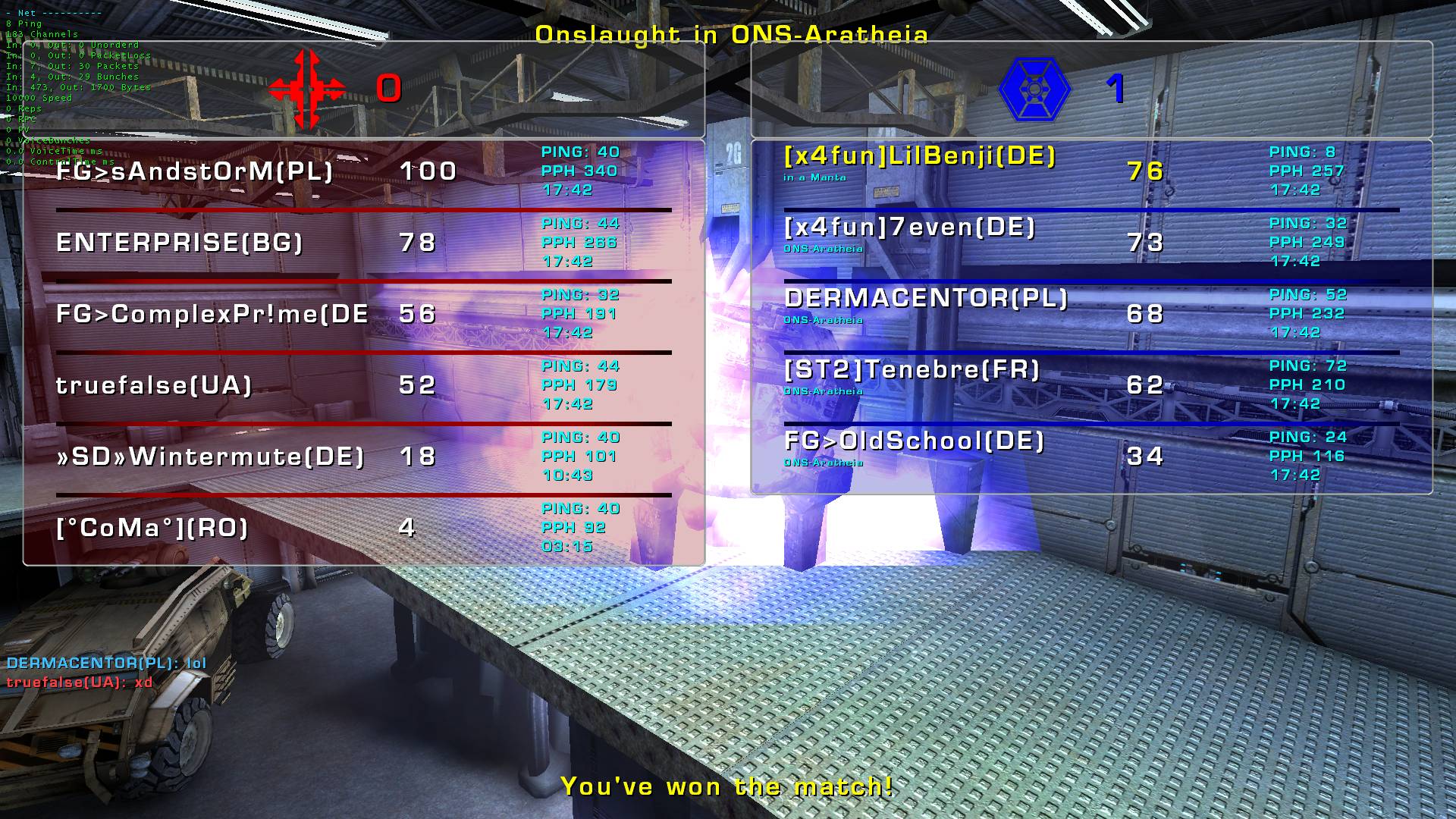Choose FG>ComplexPr!me(DE) in the red team list

(212, 314)
